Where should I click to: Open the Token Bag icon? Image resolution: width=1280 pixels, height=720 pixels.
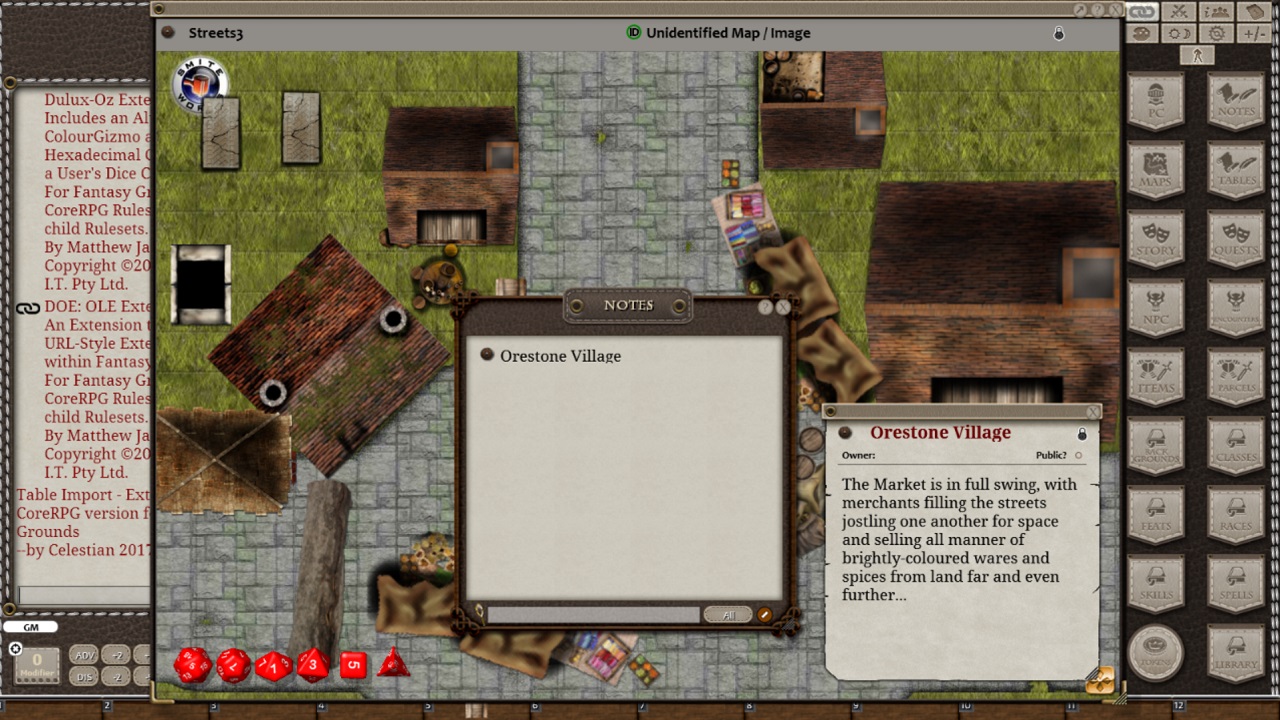1255,11
